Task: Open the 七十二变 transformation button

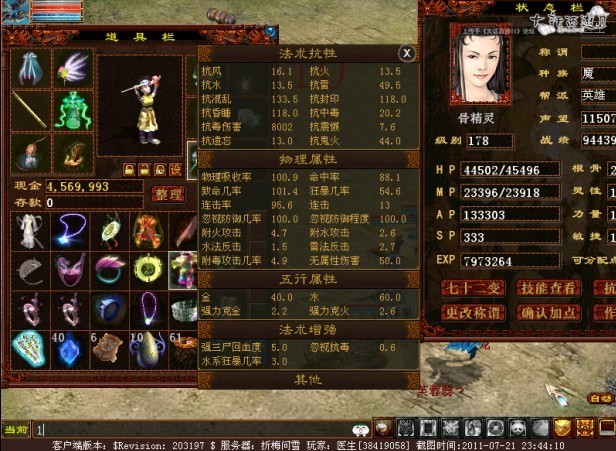Action: (473, 289)
